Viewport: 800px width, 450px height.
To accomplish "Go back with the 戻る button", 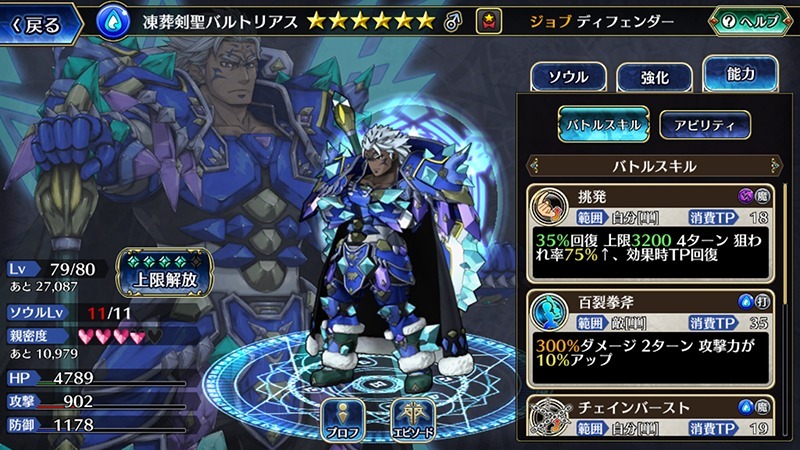I will click(40, 21).
